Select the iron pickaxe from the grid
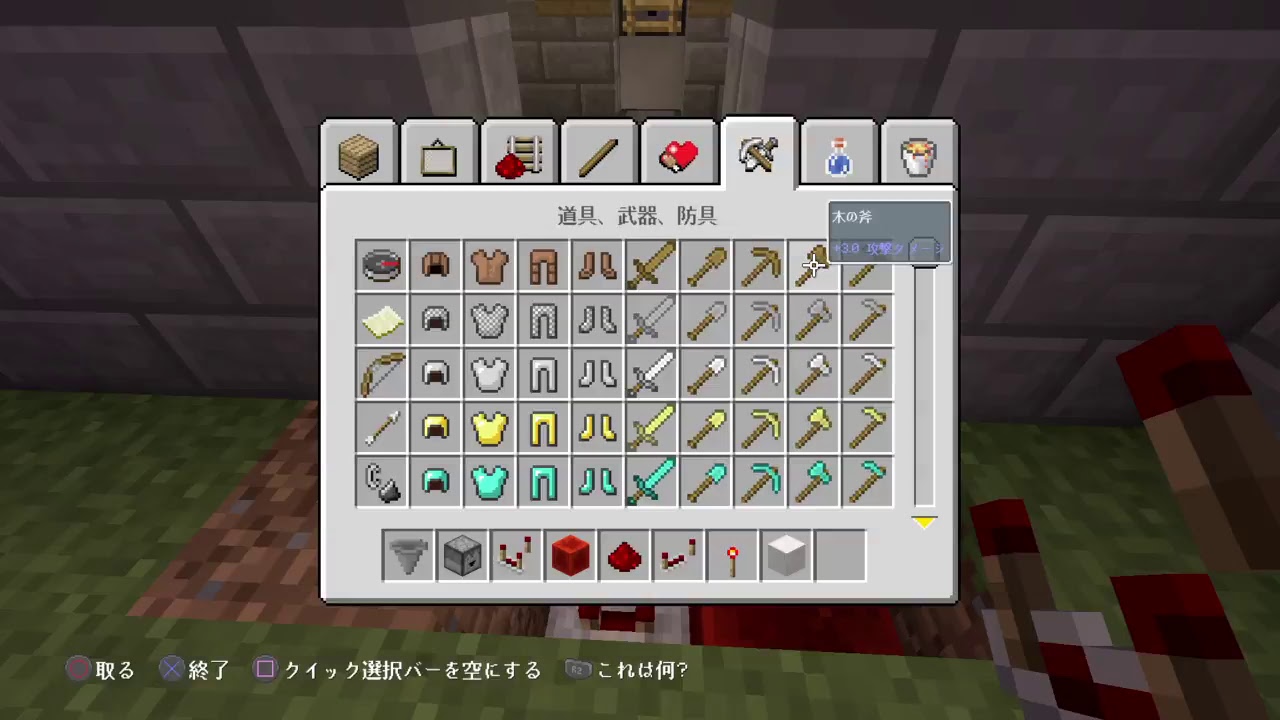Image resolution: width=1280 pixels, height=720 pixels. tap(759, 373)
